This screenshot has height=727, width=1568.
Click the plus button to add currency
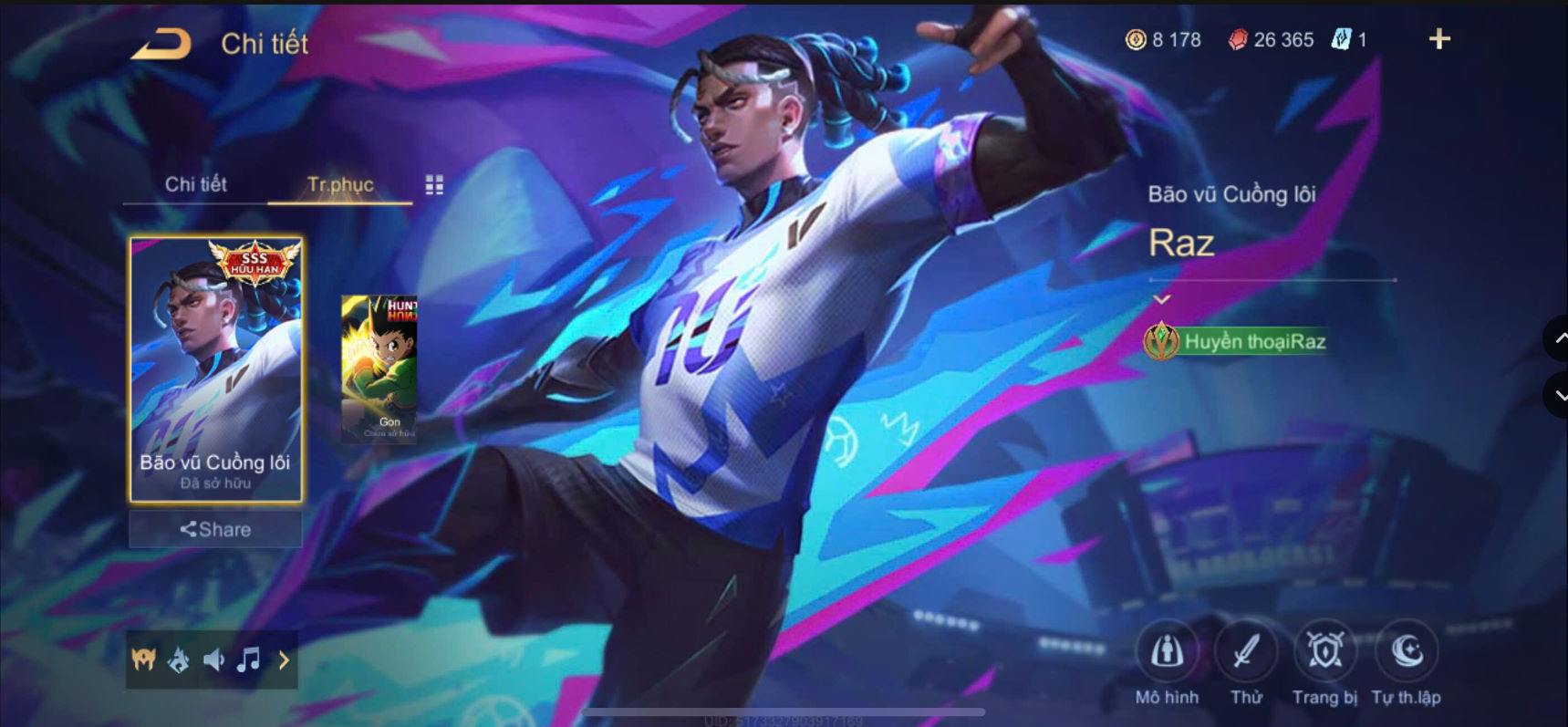click(x=1438, y=39)
